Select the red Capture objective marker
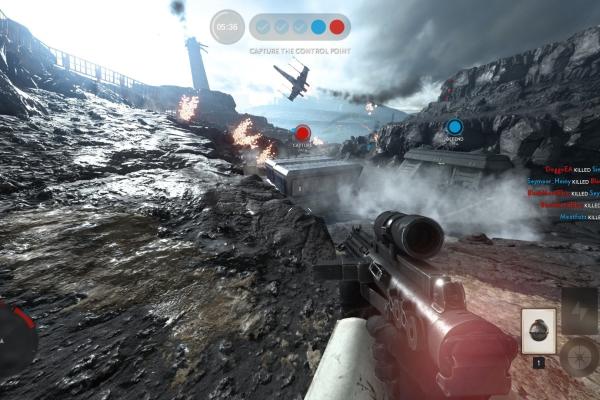Screen dimensions: 600x400 tap(302, 133)
